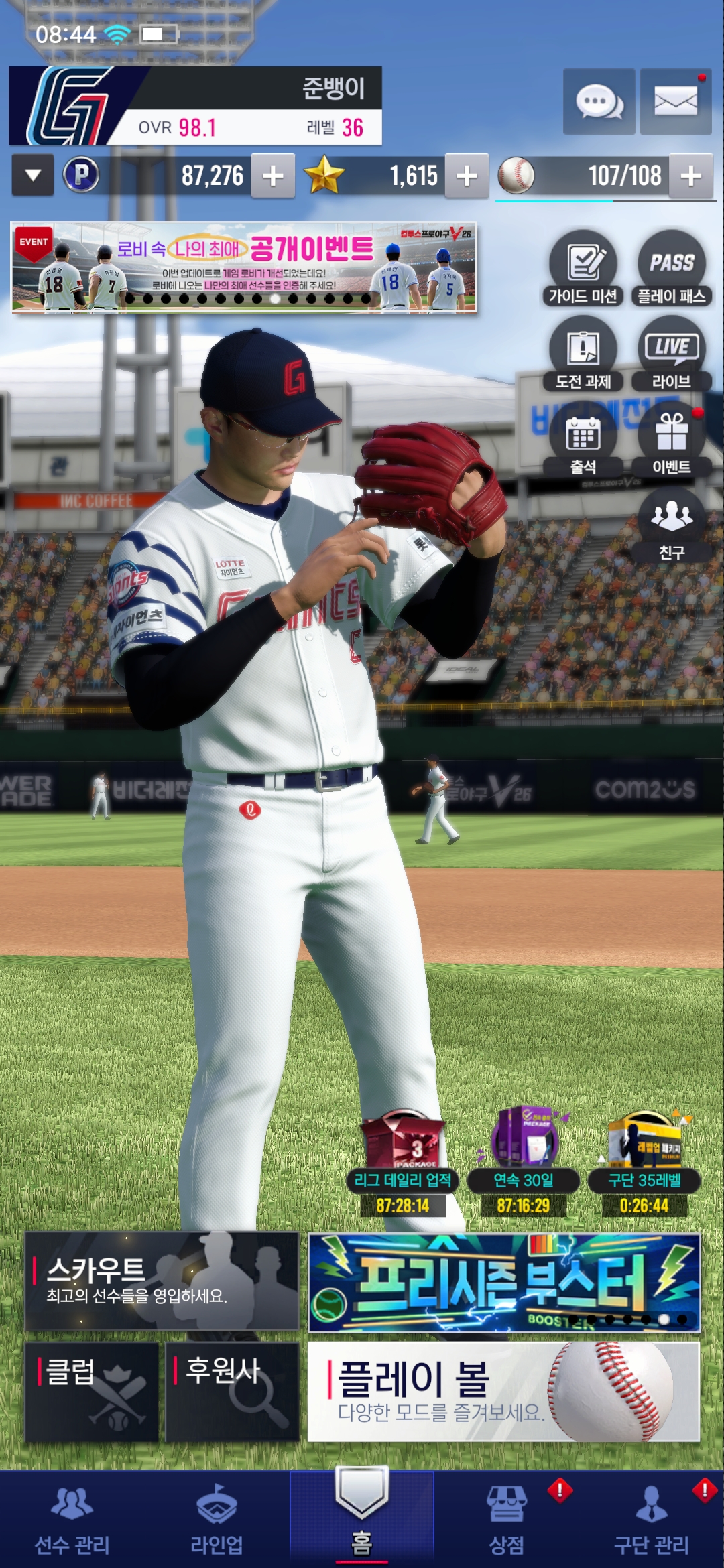Open the 플레이 볼 play ball modes
This screenshot has width=724, height=1568.
pyautogui.click(x=503, y=1392)
